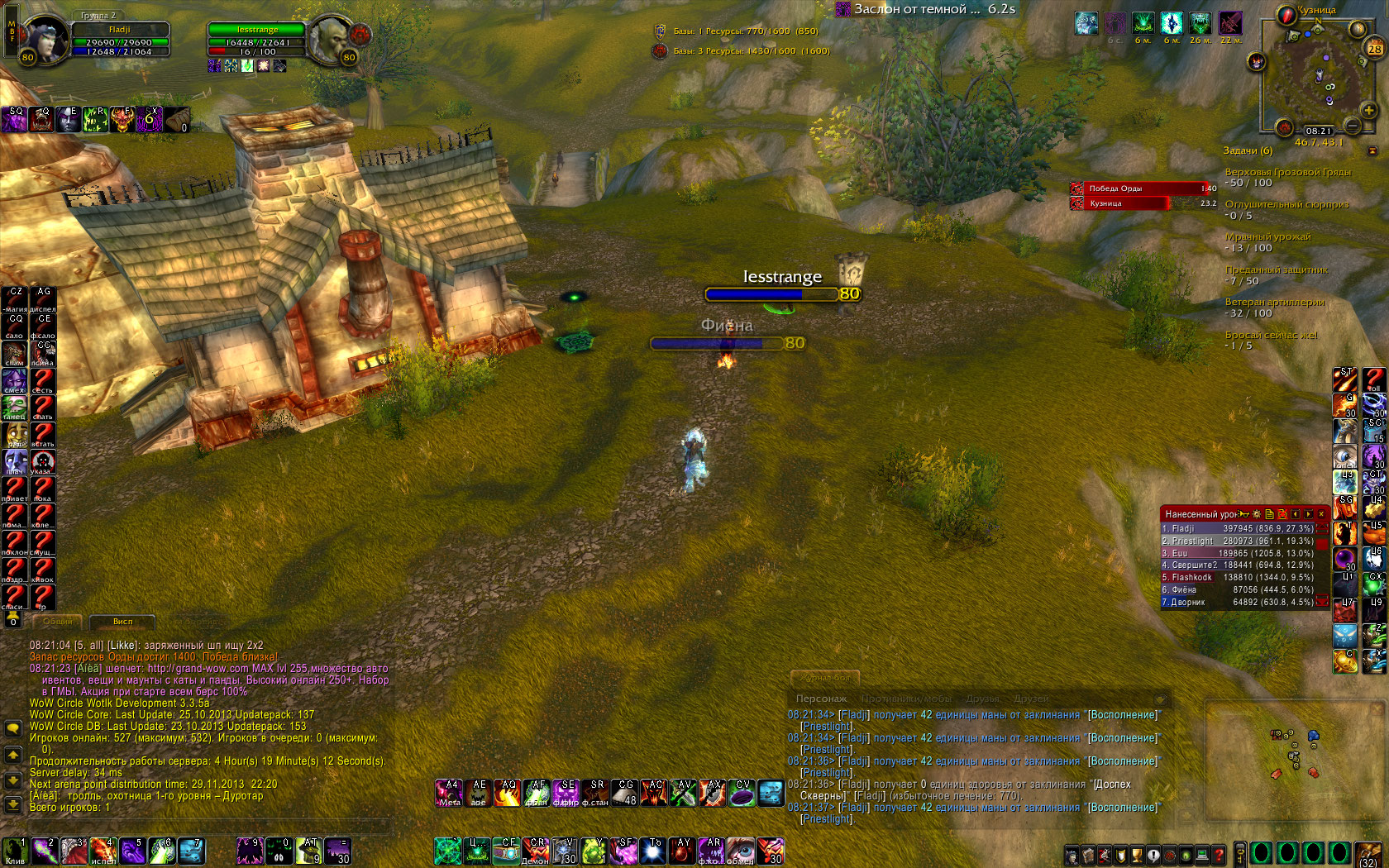Select the Персонаж combat log filter
1389x868 pixels.
pyautogui.click(x=821, y=699)
